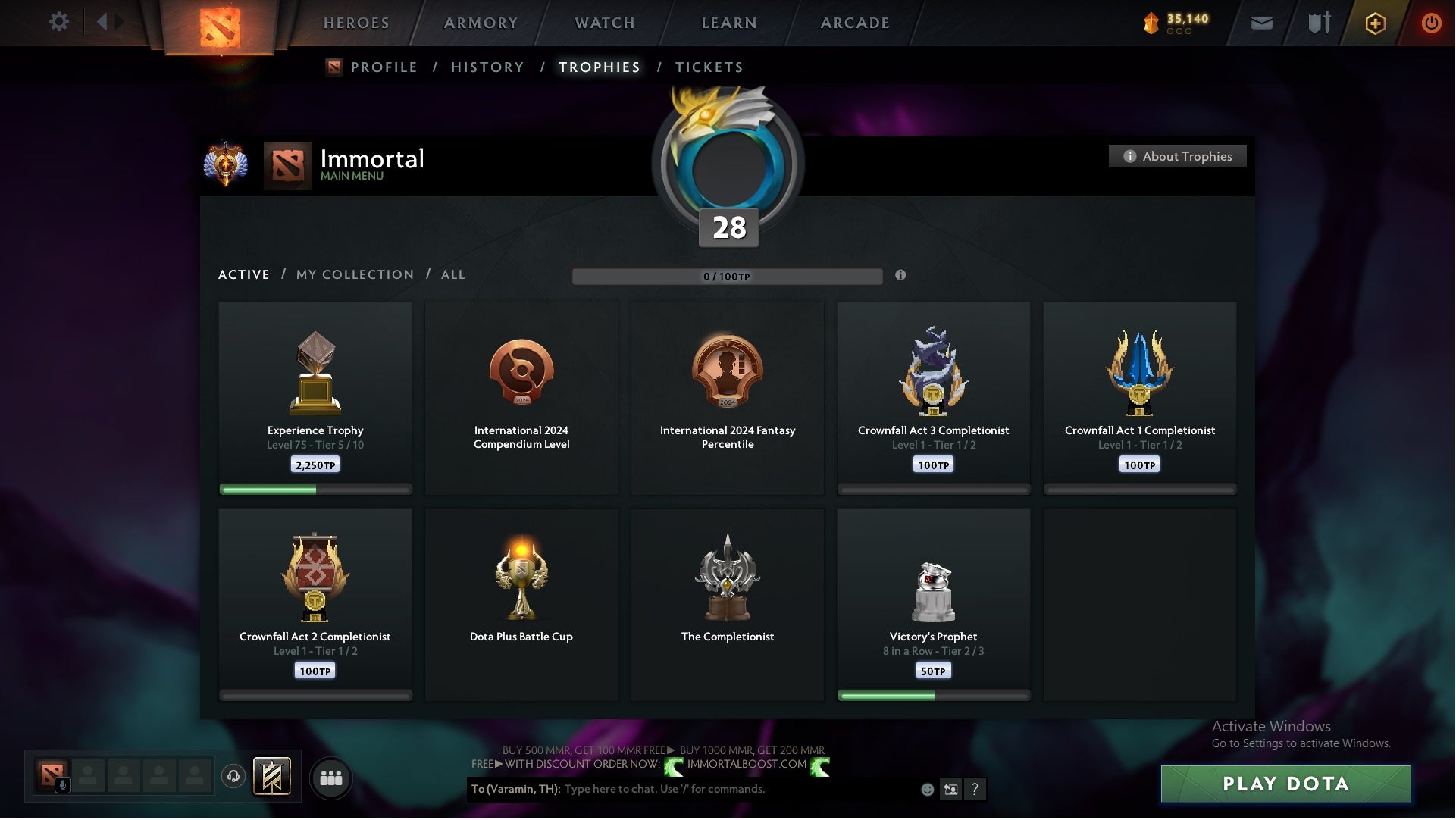
Task: Open the gold plus Dota Plus icon
Action: pos(1375,23)
